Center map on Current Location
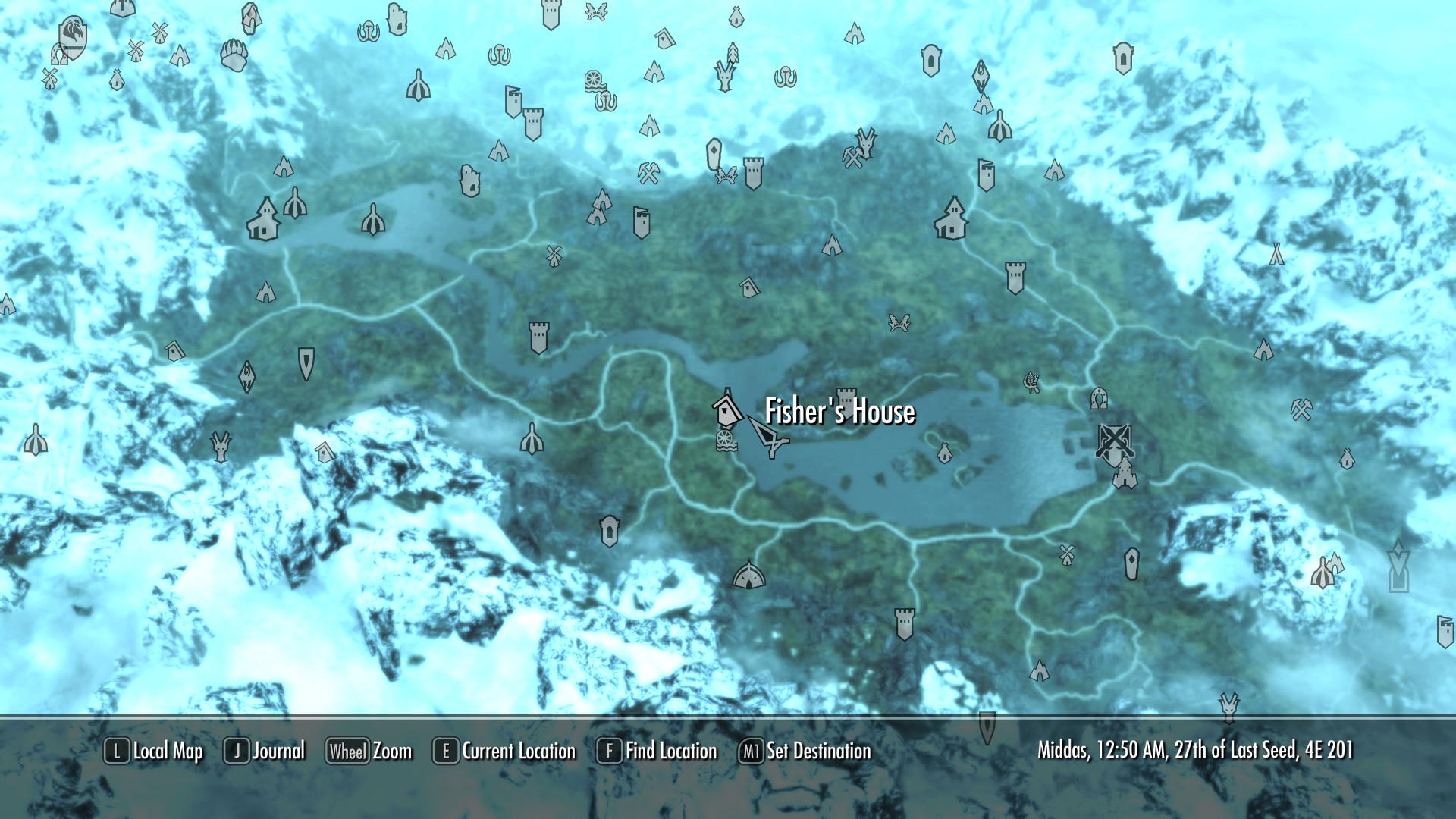Image resolution: width=1456 pixels, height=819 pixels. (x=505, y=752)
